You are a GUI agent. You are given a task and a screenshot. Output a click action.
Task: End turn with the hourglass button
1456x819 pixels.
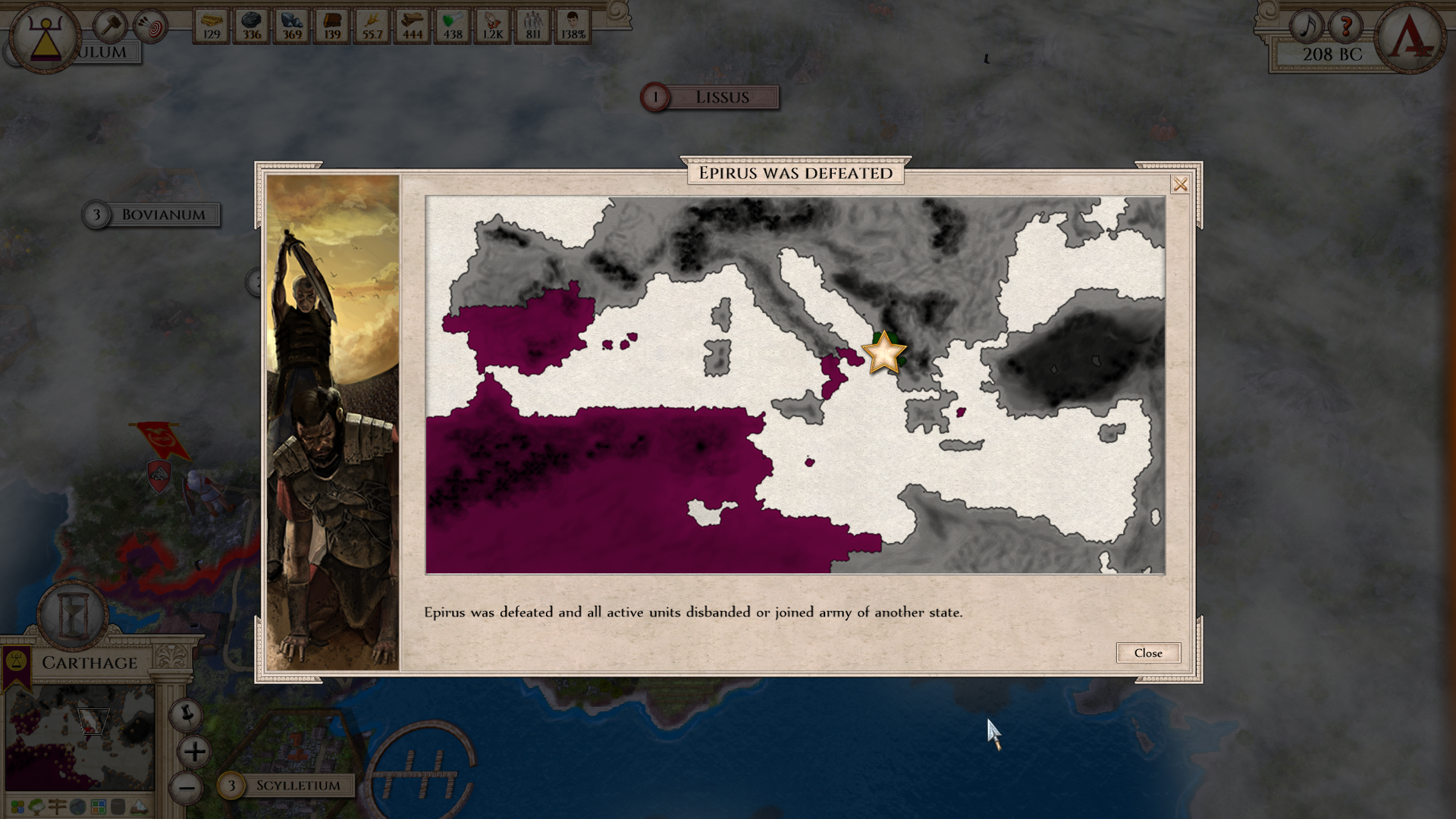[74, 614]
